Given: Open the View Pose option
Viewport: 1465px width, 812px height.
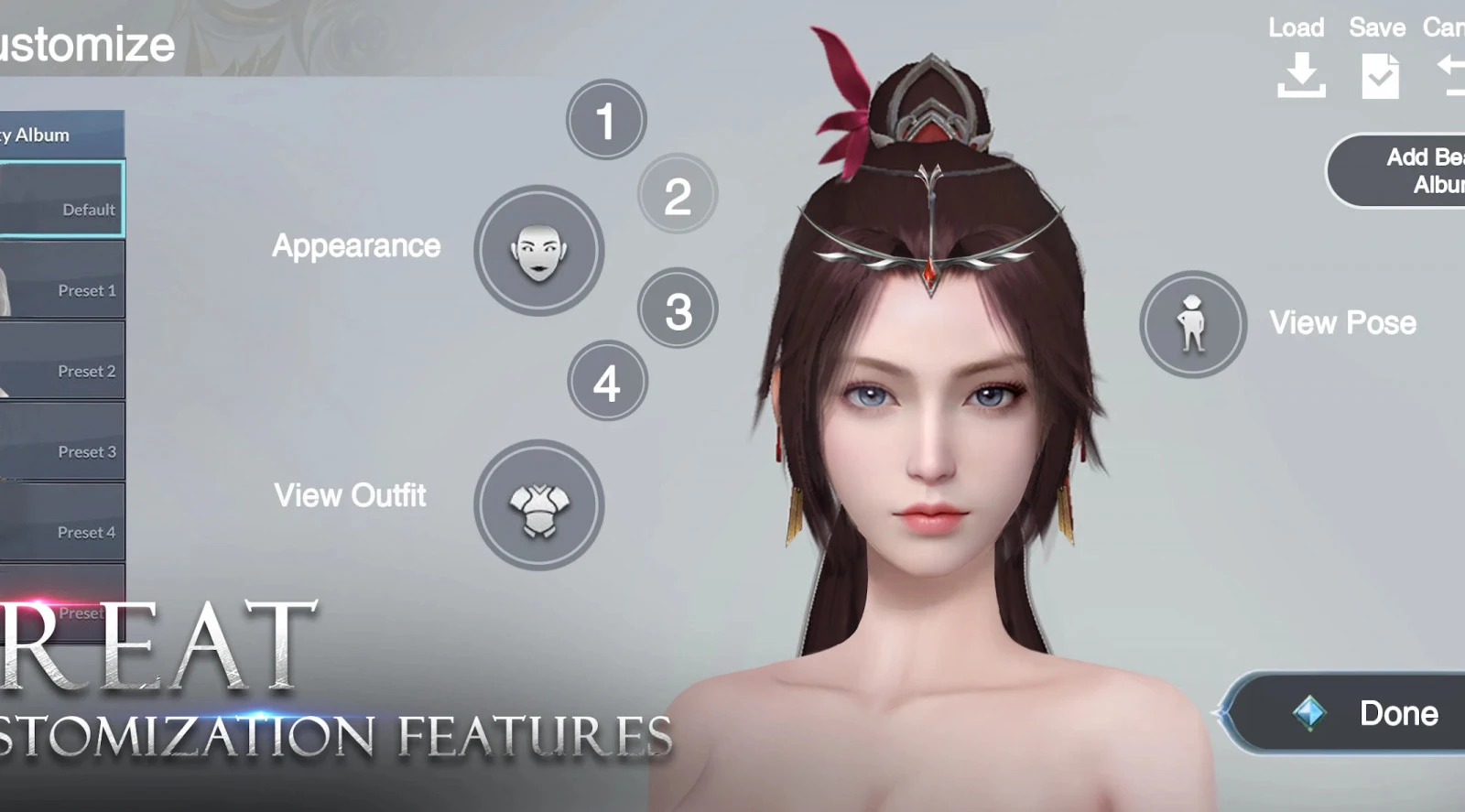Looking at the screenshot, I should click(1192, 324).
